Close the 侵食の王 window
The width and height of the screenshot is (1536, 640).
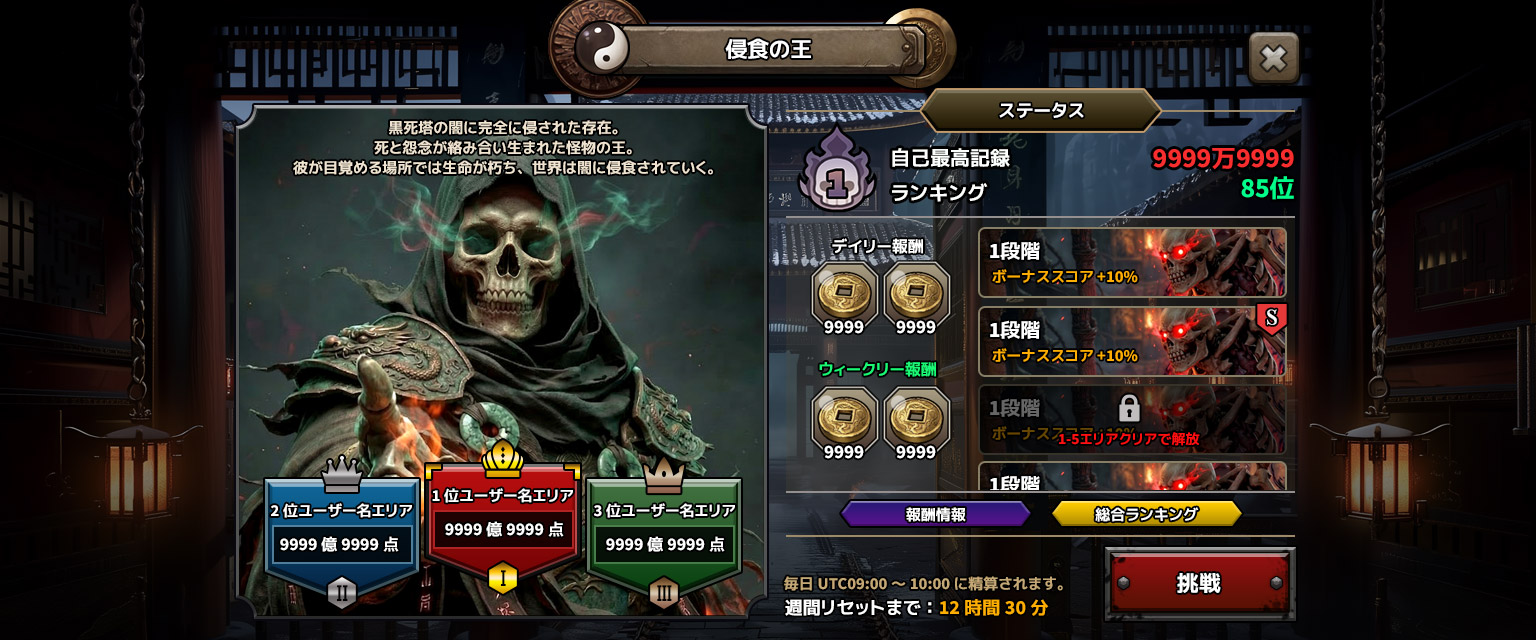tap(1273, 58)
